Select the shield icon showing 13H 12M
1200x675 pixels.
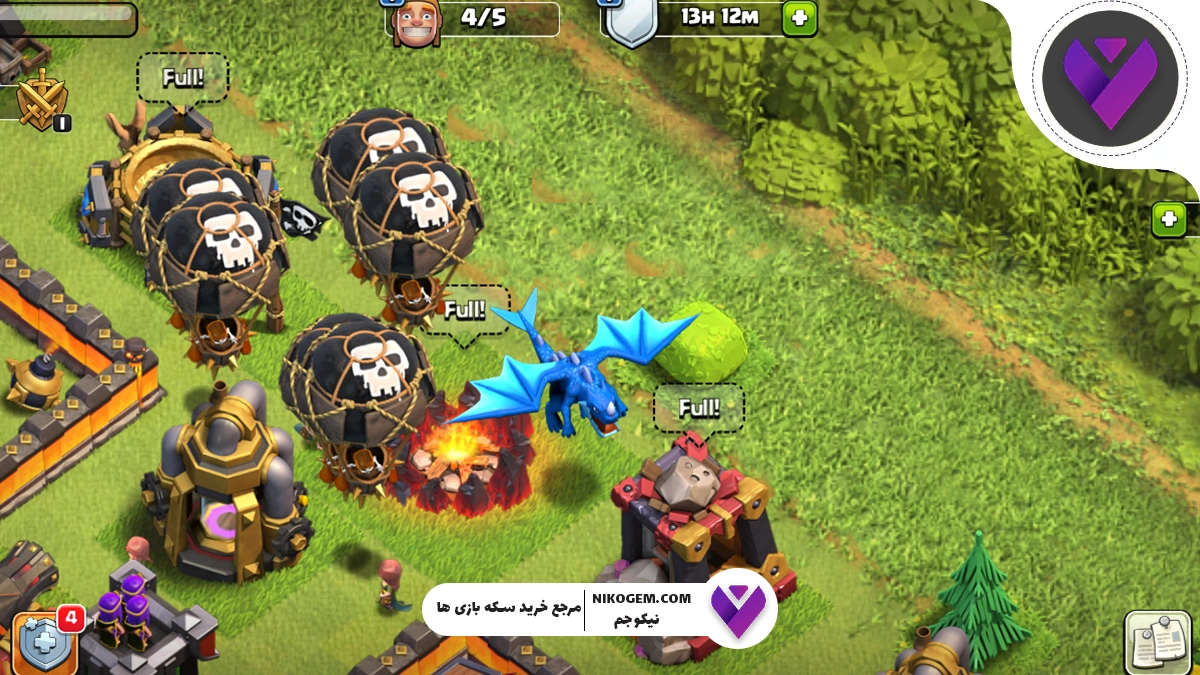(x=630, y=20)
